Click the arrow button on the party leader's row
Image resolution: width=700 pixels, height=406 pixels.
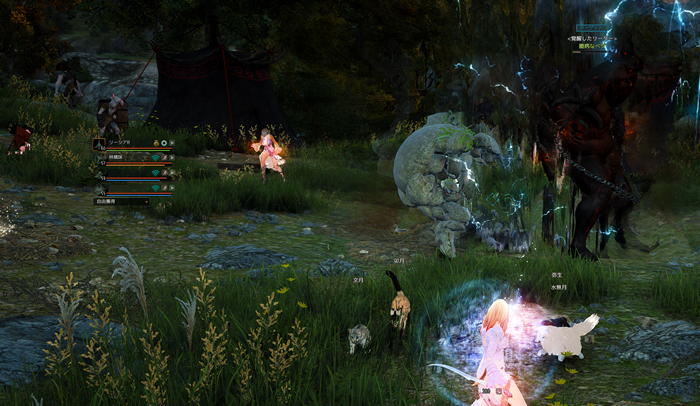click(172, 143)
